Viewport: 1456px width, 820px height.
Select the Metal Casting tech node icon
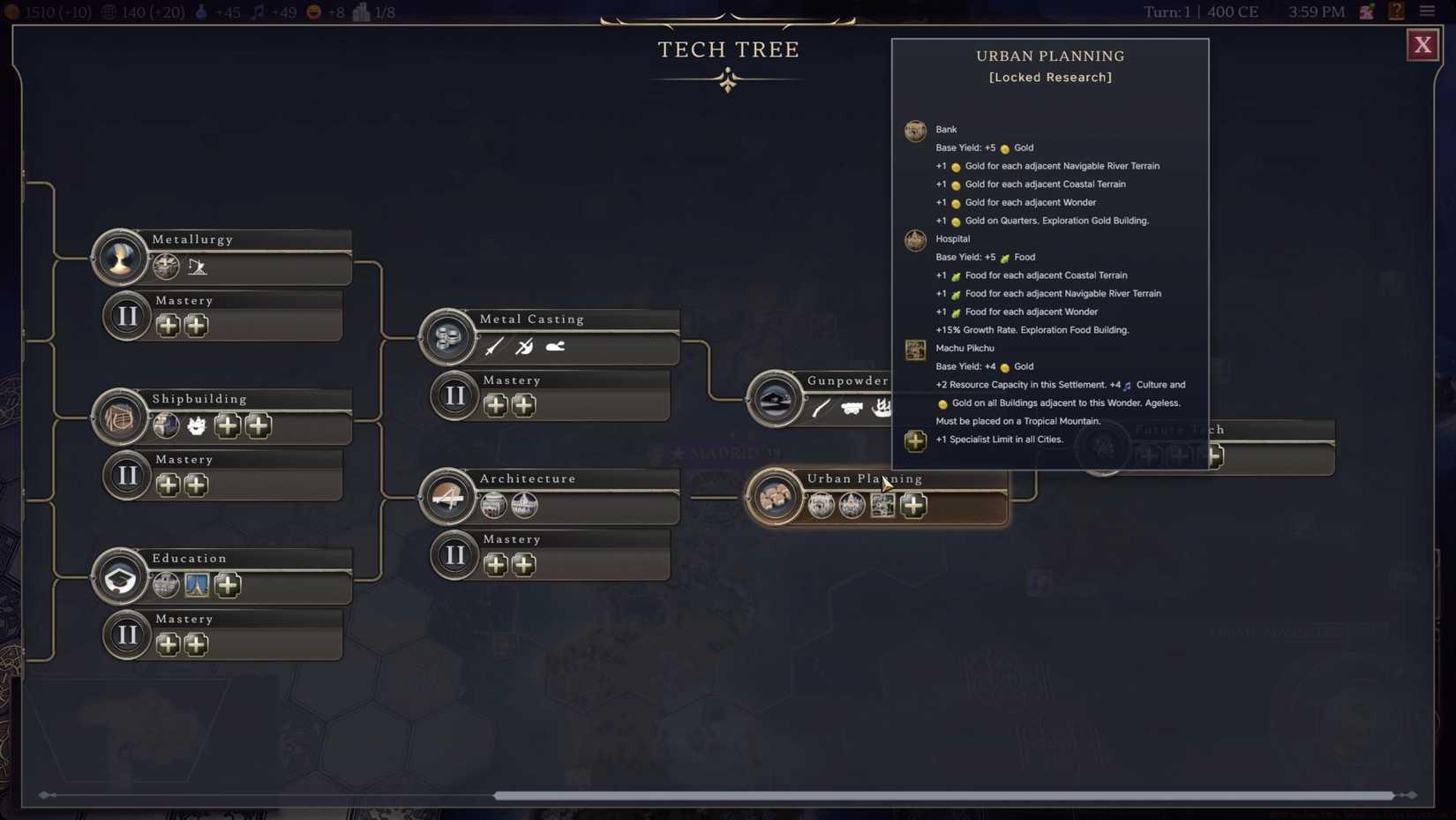(x=447, y=336)
